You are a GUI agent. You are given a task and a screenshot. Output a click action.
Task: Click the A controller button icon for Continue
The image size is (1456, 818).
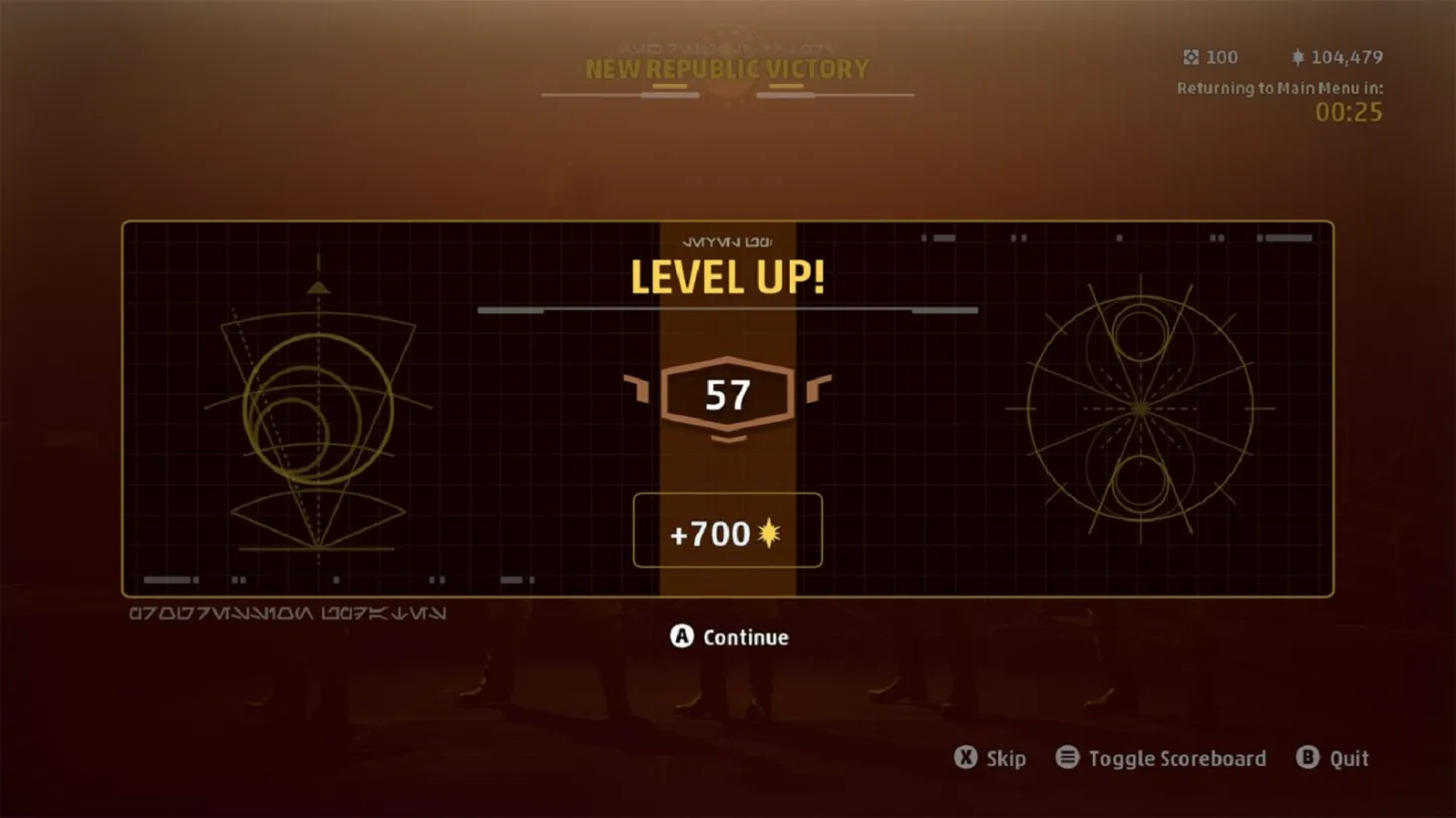(682, 636)
